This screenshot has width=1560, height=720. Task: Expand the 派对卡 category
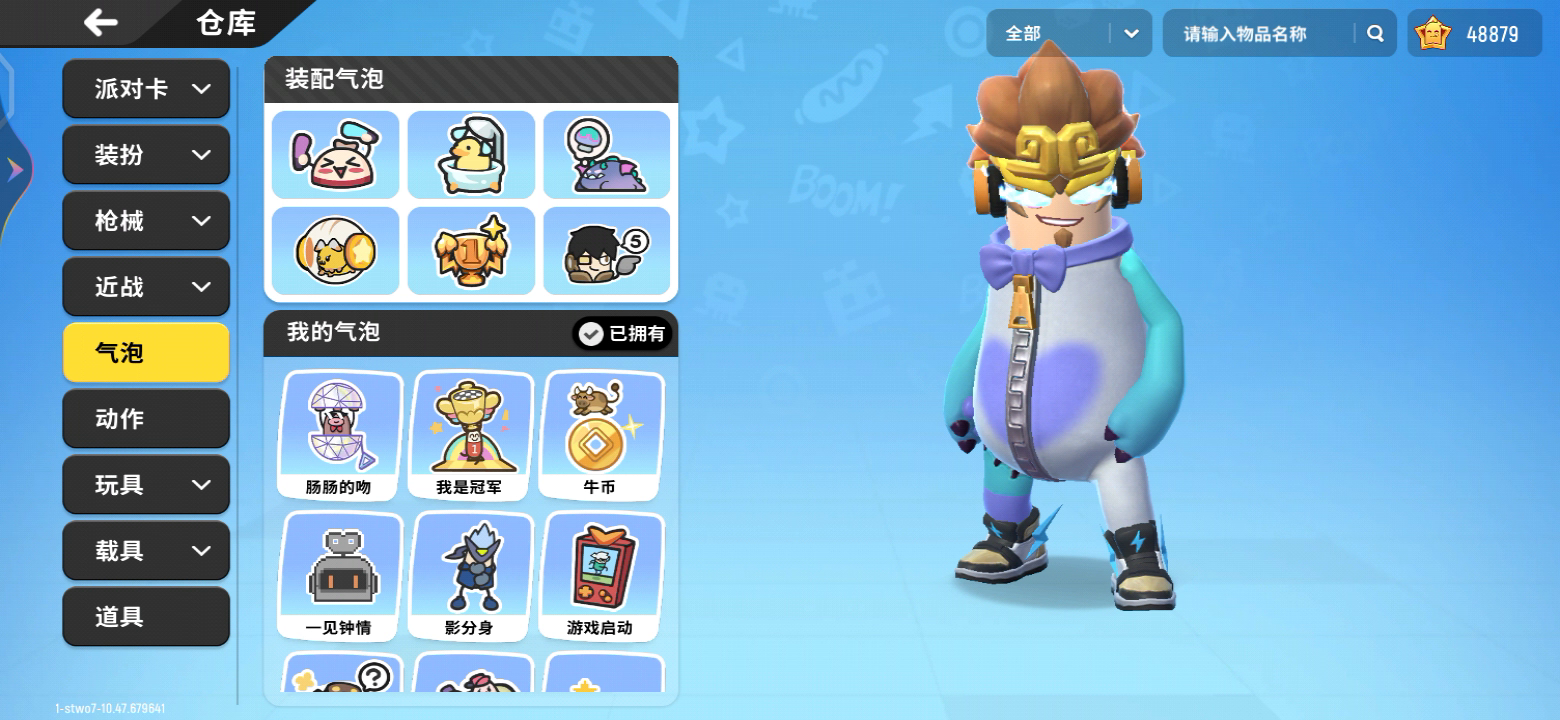coord(146,89)
